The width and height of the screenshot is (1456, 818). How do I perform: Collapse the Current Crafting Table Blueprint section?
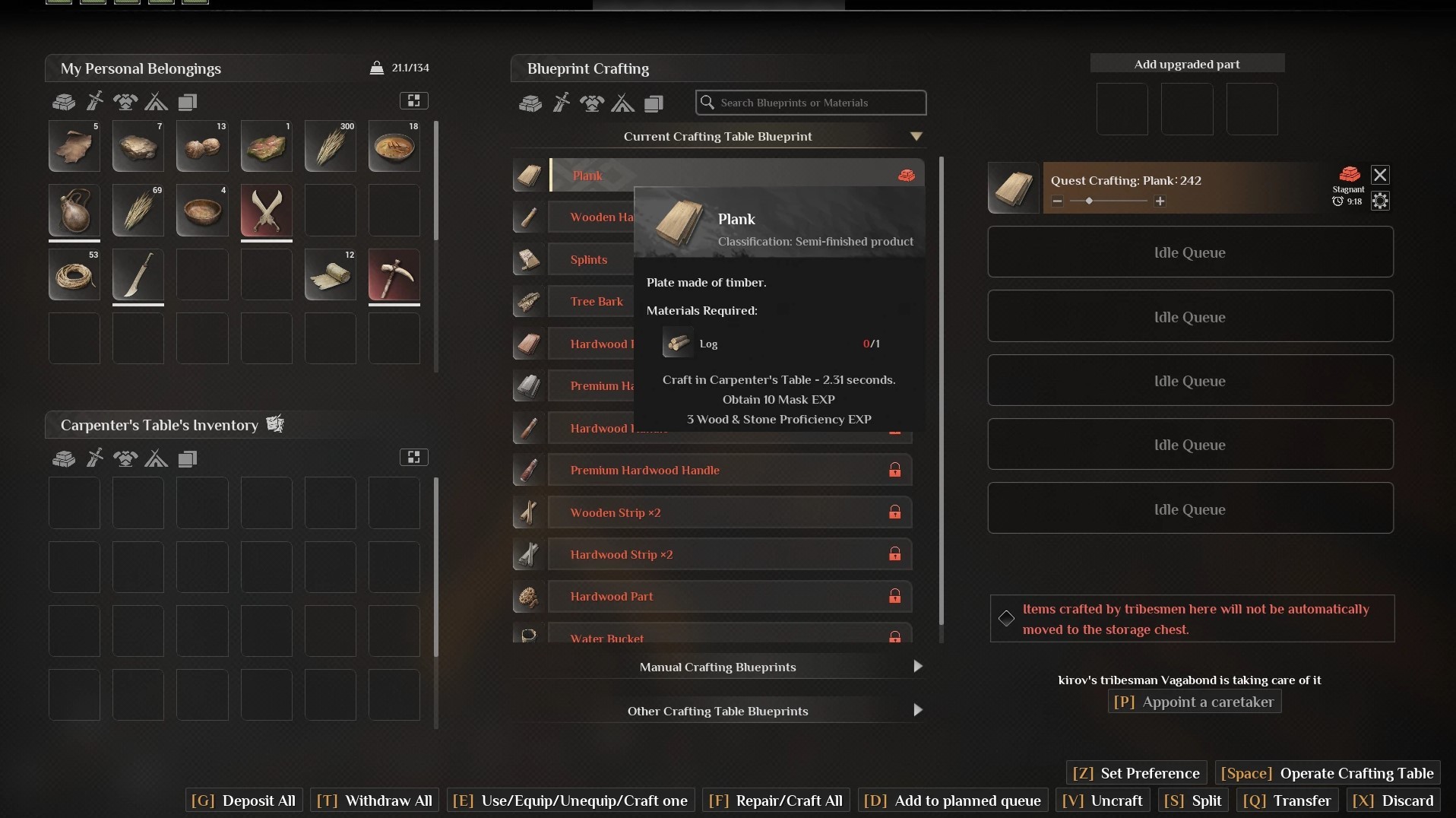point(916,137)
